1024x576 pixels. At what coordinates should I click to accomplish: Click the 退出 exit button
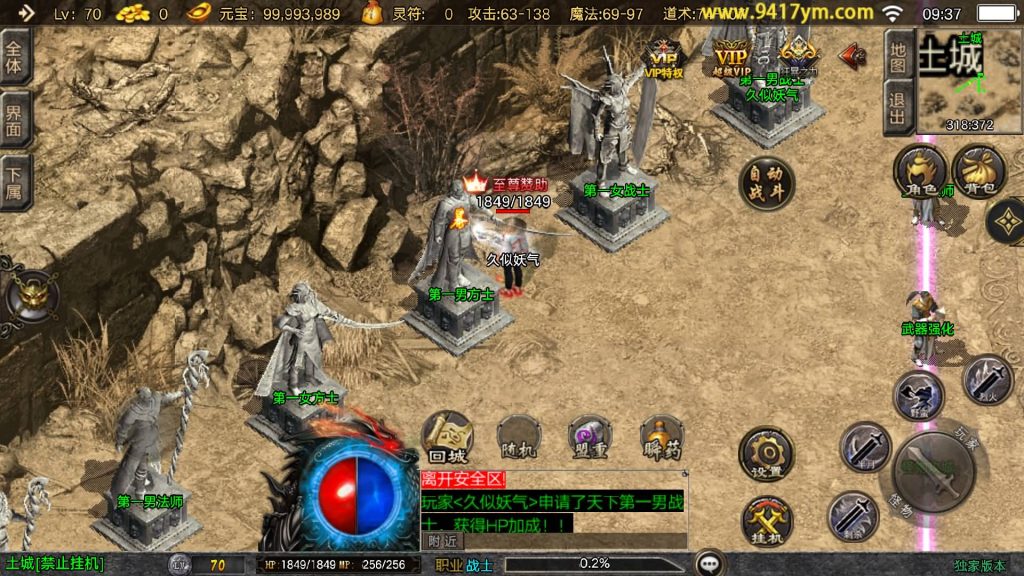point(898,106)
